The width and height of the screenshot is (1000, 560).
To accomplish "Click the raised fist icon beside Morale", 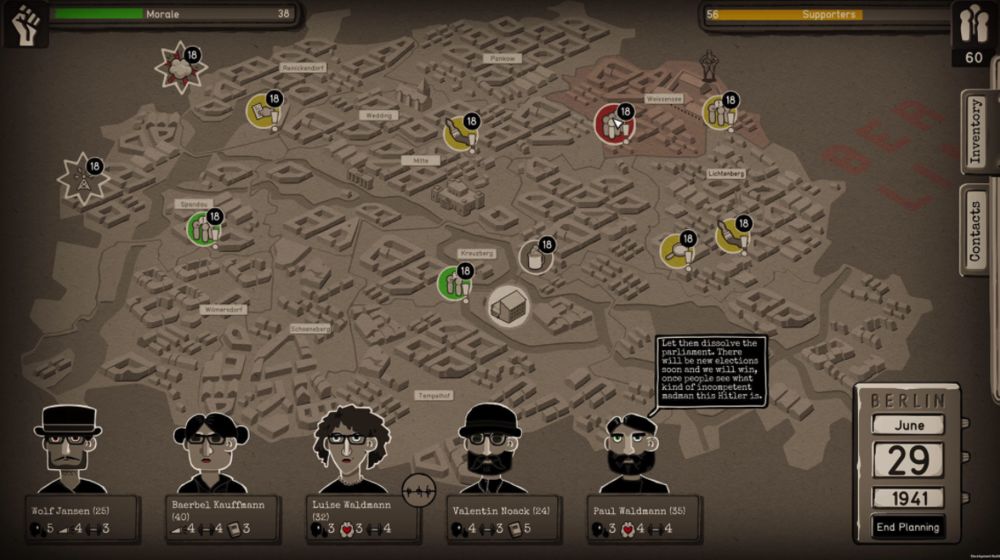I will 25,23.
